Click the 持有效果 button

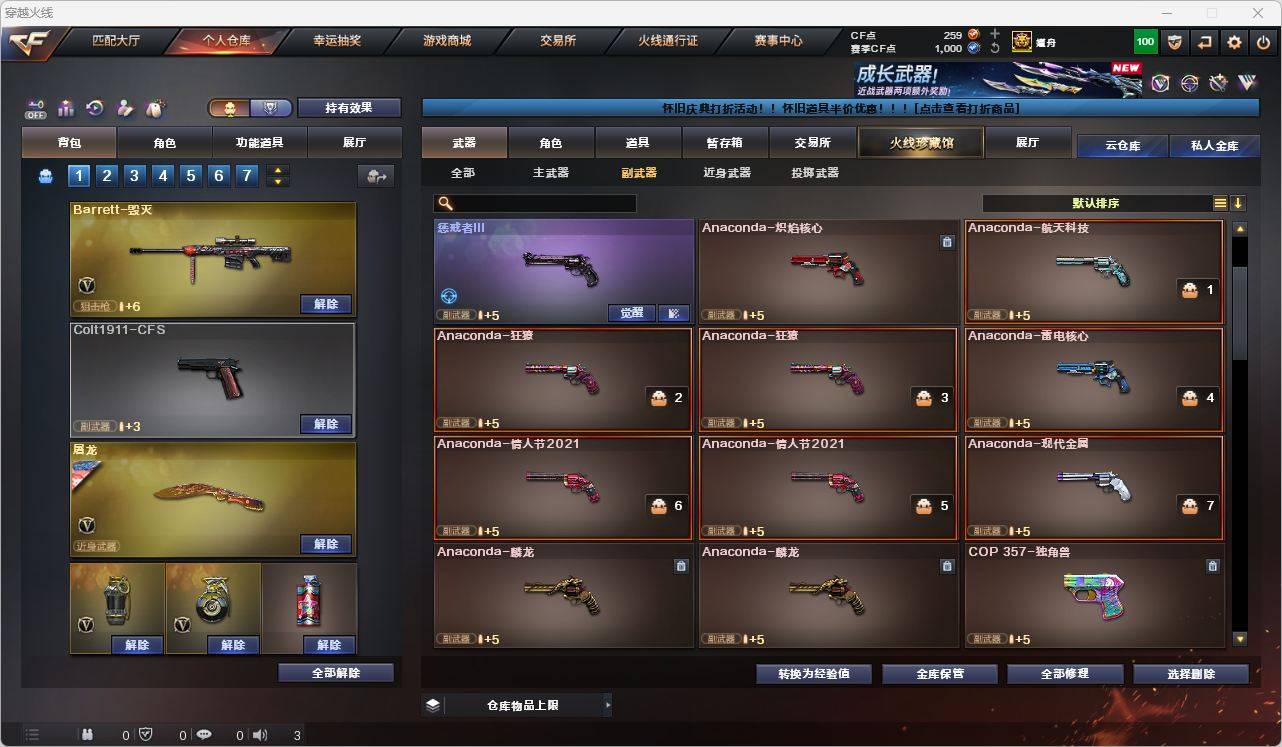(348, 107)
